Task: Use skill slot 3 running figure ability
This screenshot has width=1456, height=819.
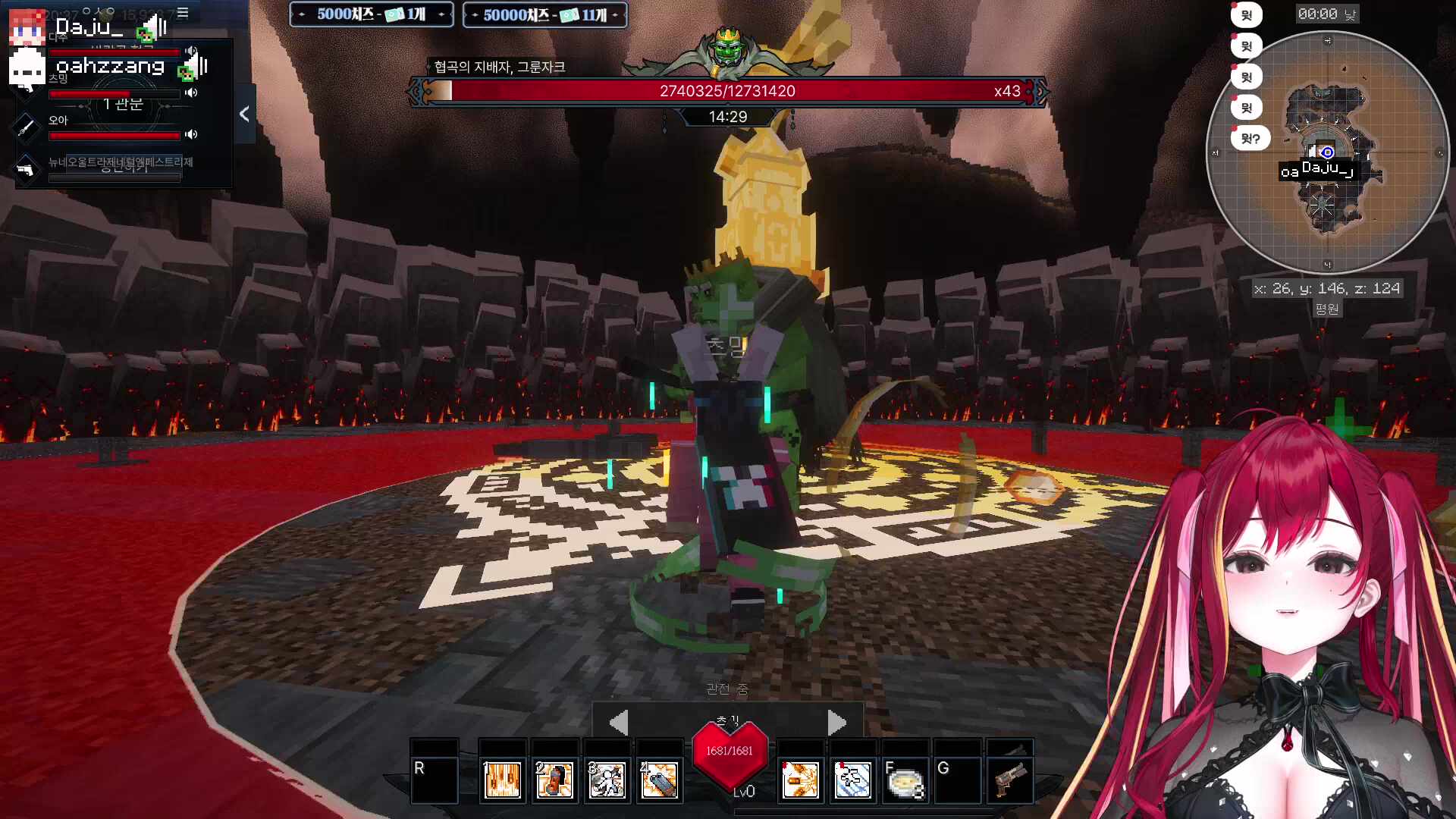Action: click(x=607, y=780)
